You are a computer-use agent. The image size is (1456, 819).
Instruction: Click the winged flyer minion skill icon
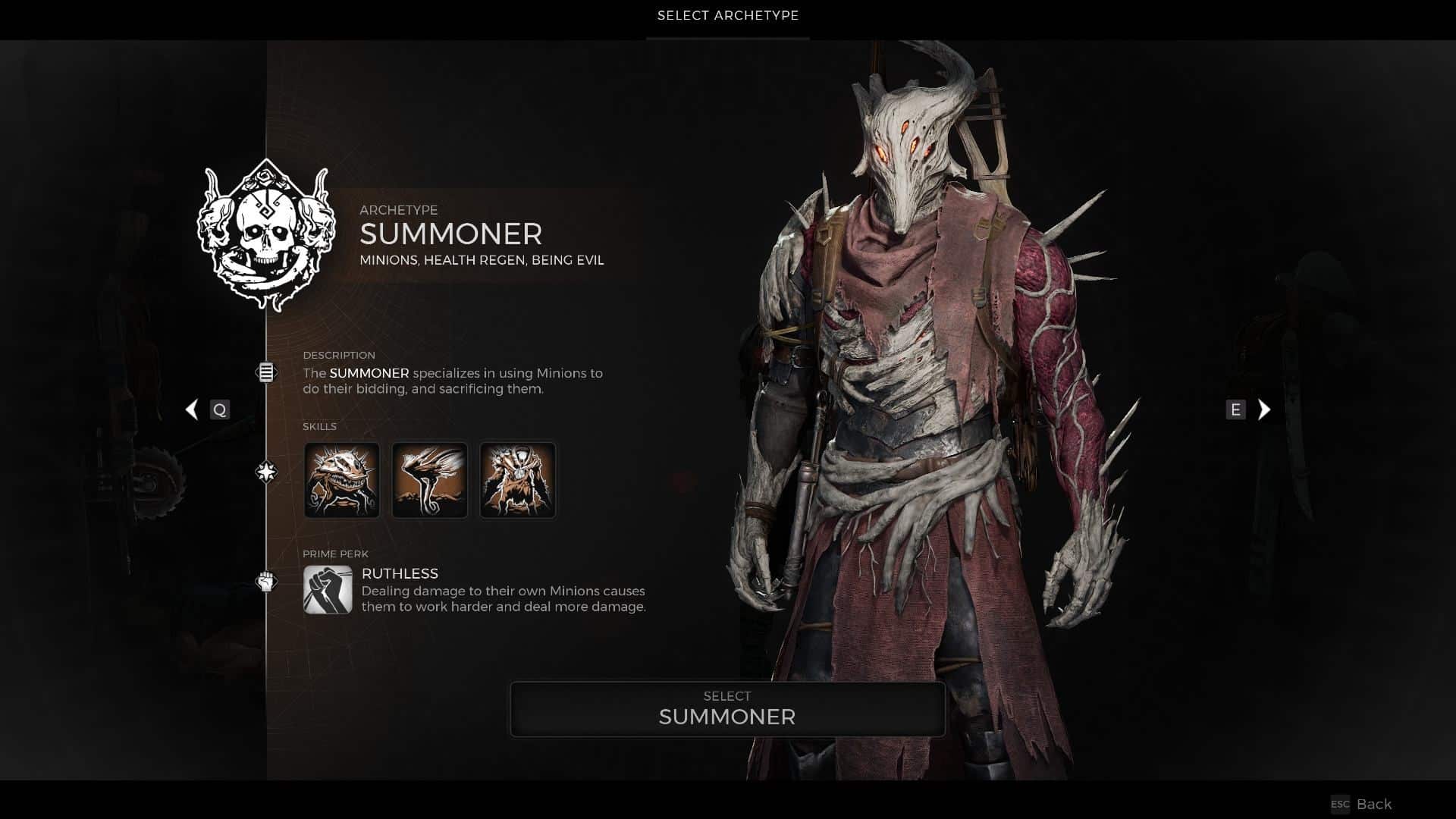[429, 479]
